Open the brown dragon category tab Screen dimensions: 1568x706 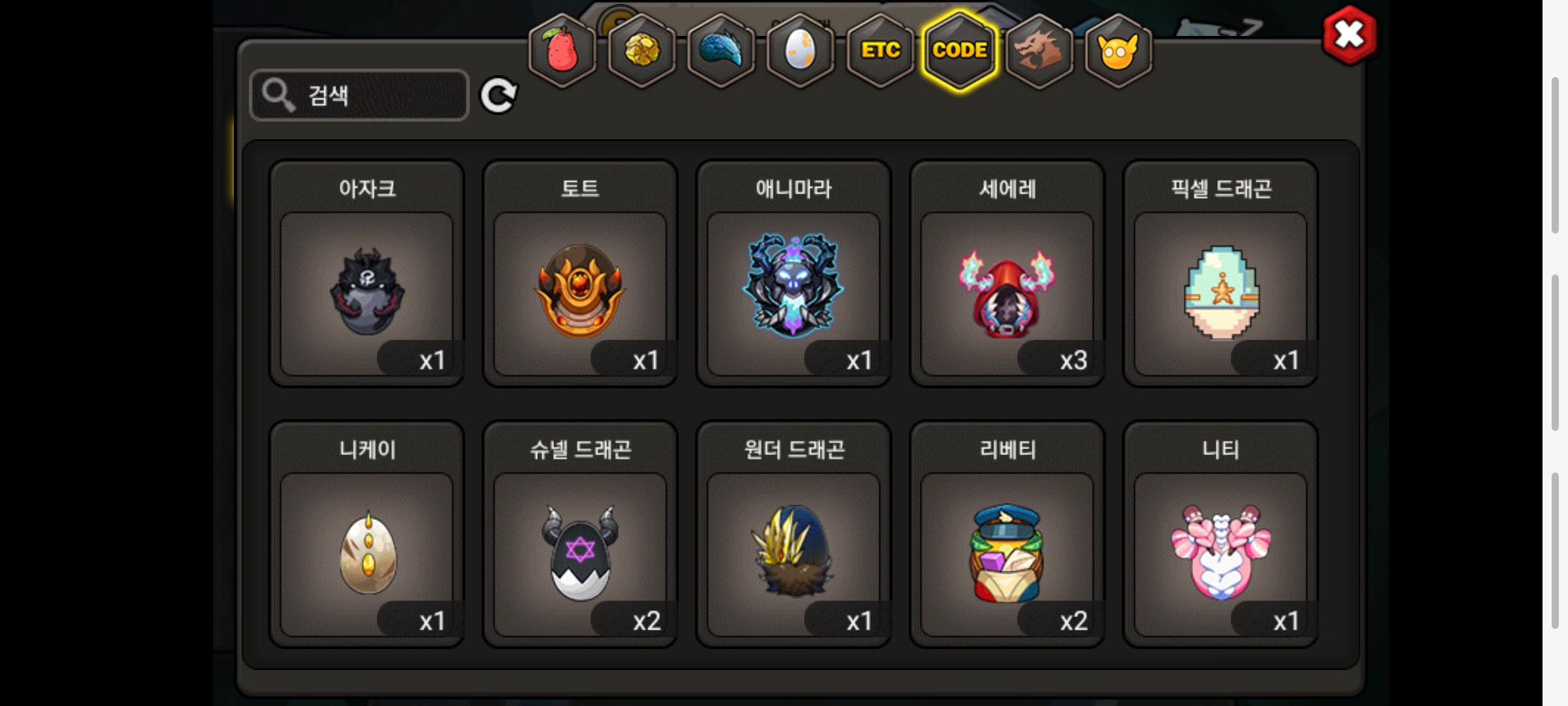[1039, 50]
